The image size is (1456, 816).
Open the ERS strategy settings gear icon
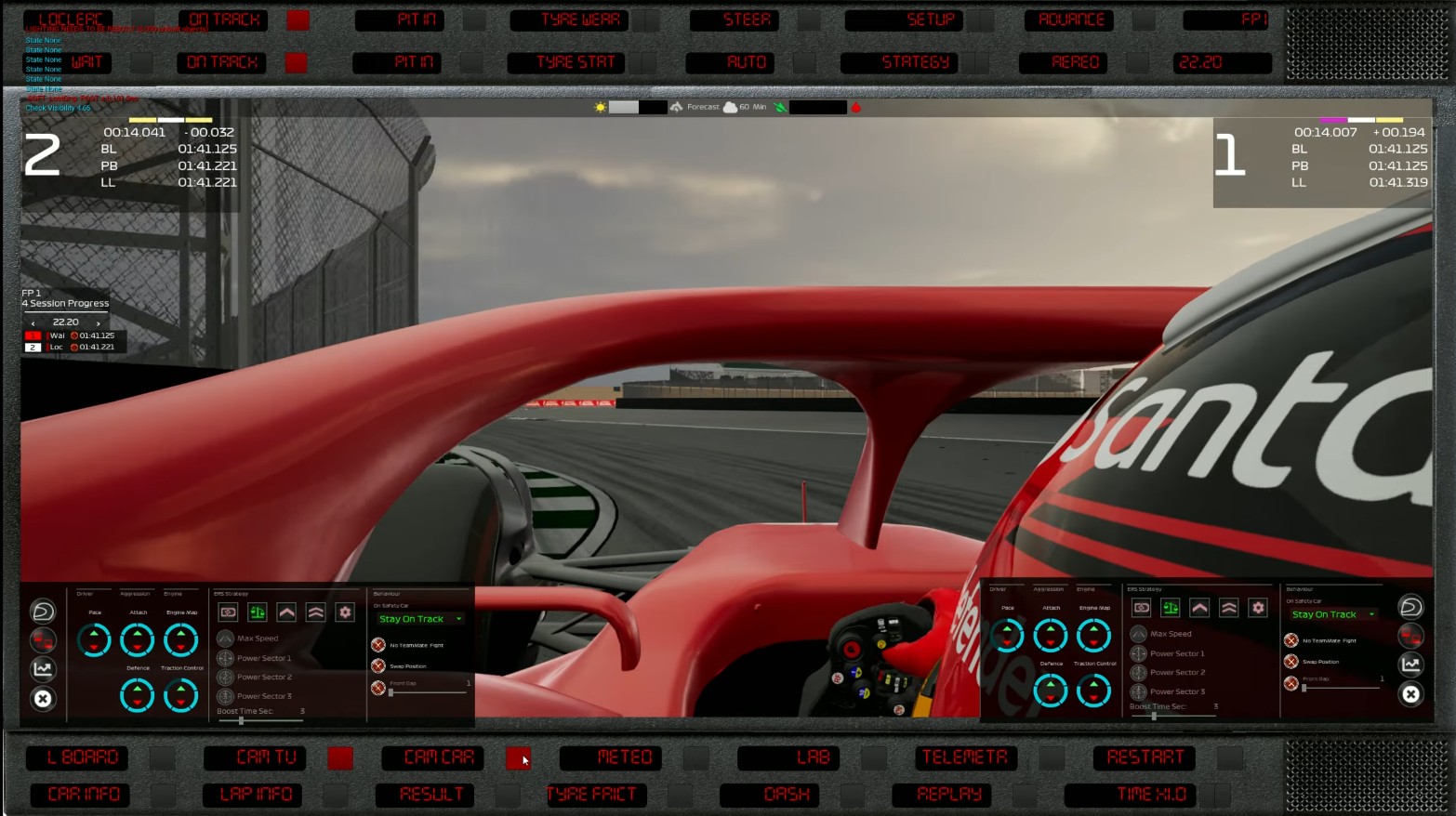[344, 612]
